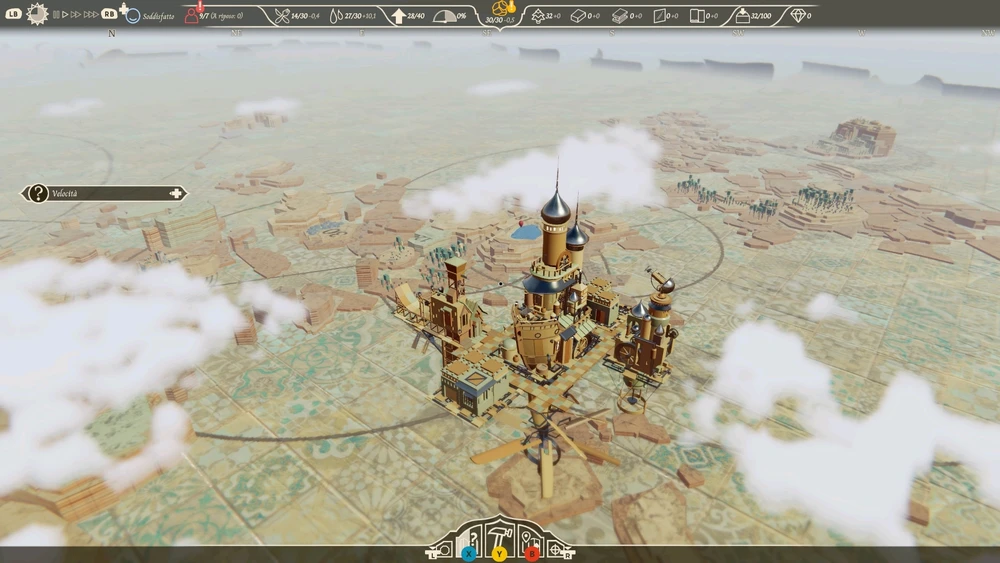Expand the Velocità help panel
Screen dimensions: 1000x563
point(177,193)
